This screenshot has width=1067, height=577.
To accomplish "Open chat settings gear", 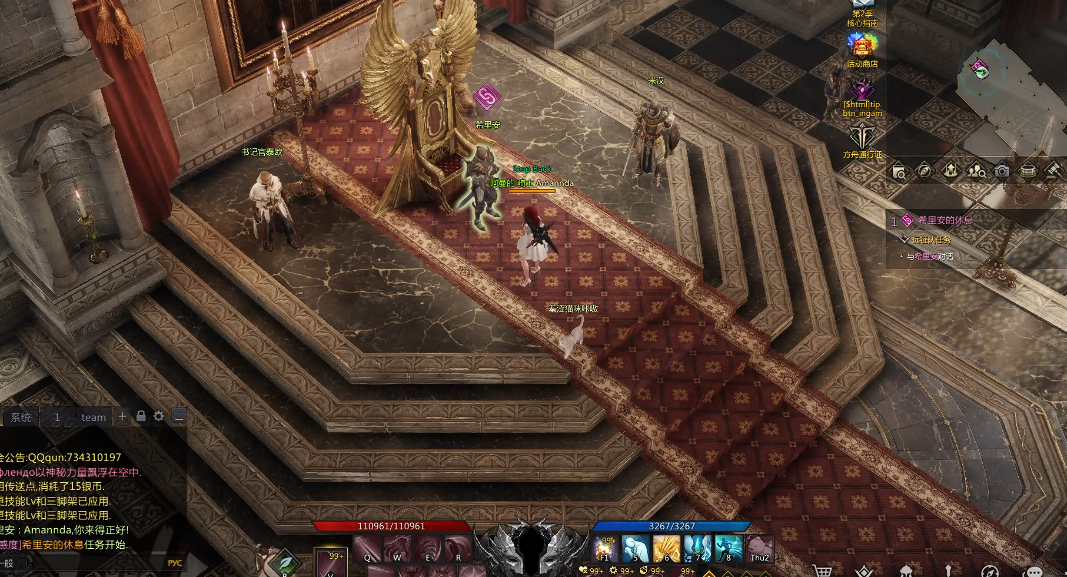I will pos(158,416).
